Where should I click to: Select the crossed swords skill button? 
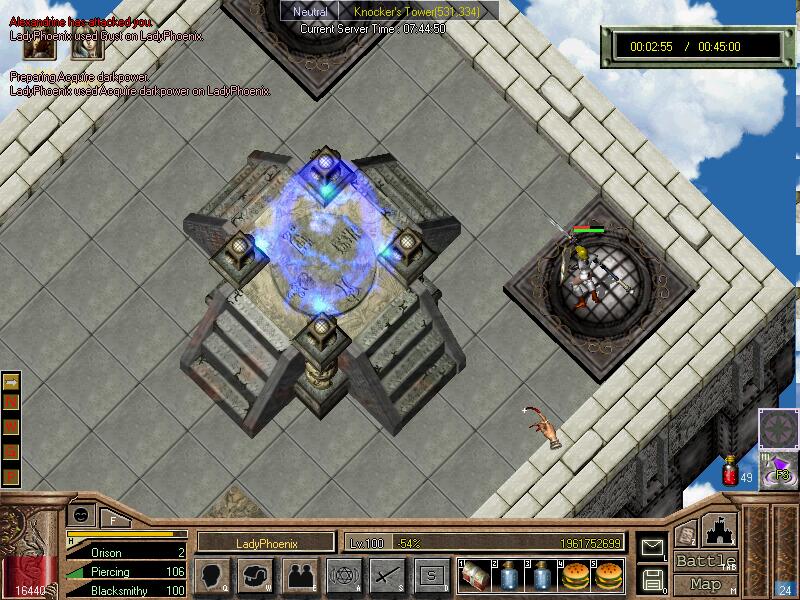(x=386, y=575)
